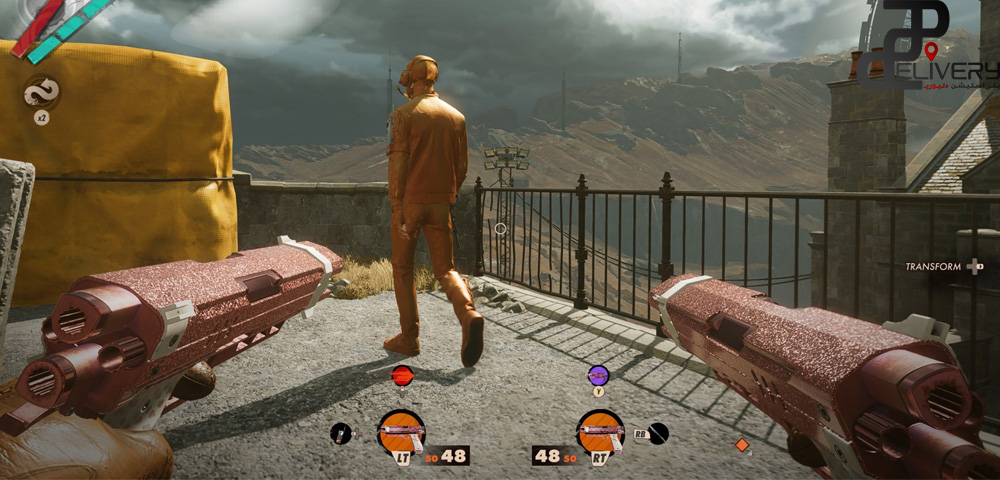Switch to the purple holstered weapon icon
The image size is (1000, 480).
[598, 375]
